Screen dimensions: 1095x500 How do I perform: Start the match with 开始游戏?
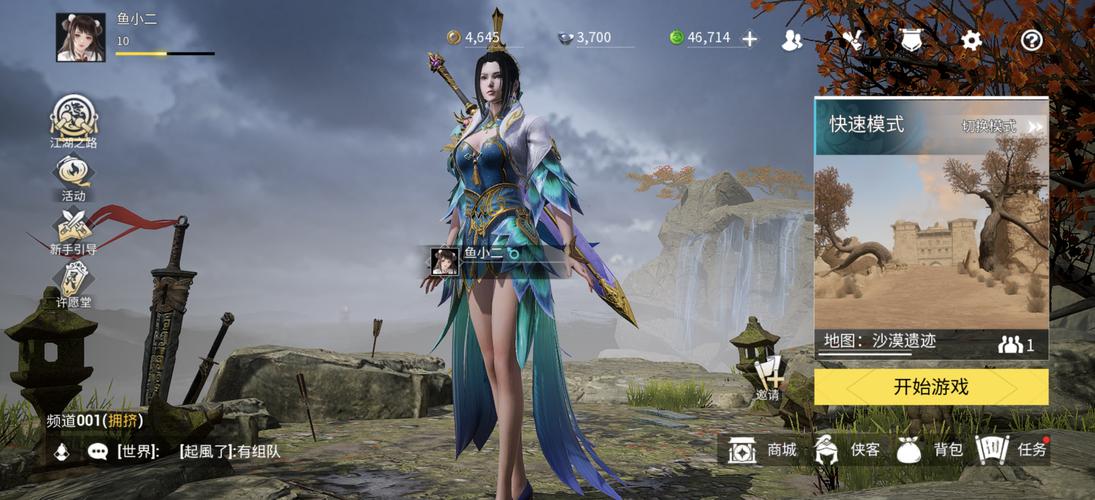point(931,387)
